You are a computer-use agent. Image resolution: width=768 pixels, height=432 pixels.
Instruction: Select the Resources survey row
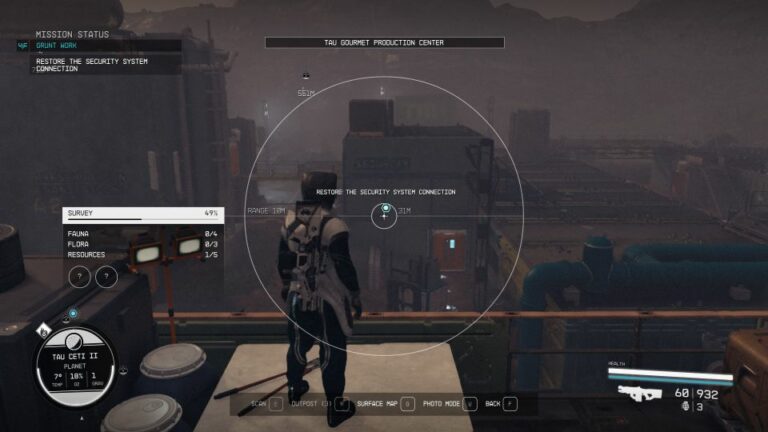click(x=143, y=255)
